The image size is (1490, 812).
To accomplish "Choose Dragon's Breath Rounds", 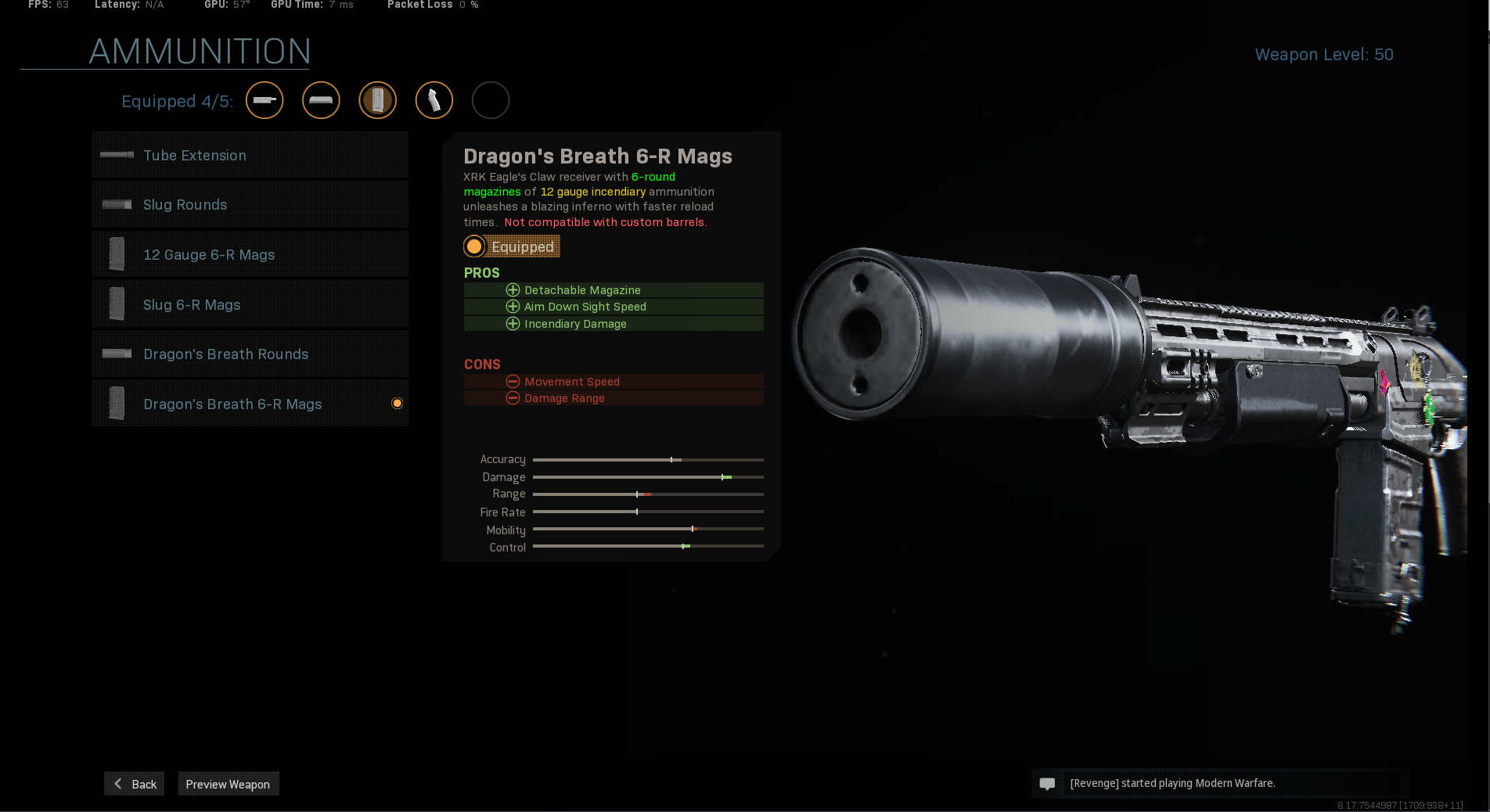I will coord(250,354).
